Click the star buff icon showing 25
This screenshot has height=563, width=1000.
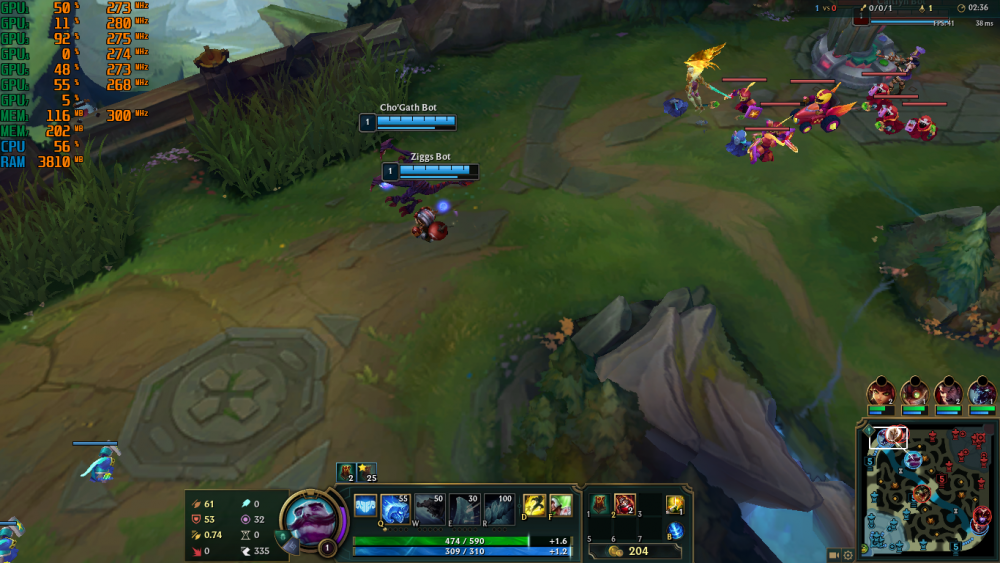click(366, 470)
